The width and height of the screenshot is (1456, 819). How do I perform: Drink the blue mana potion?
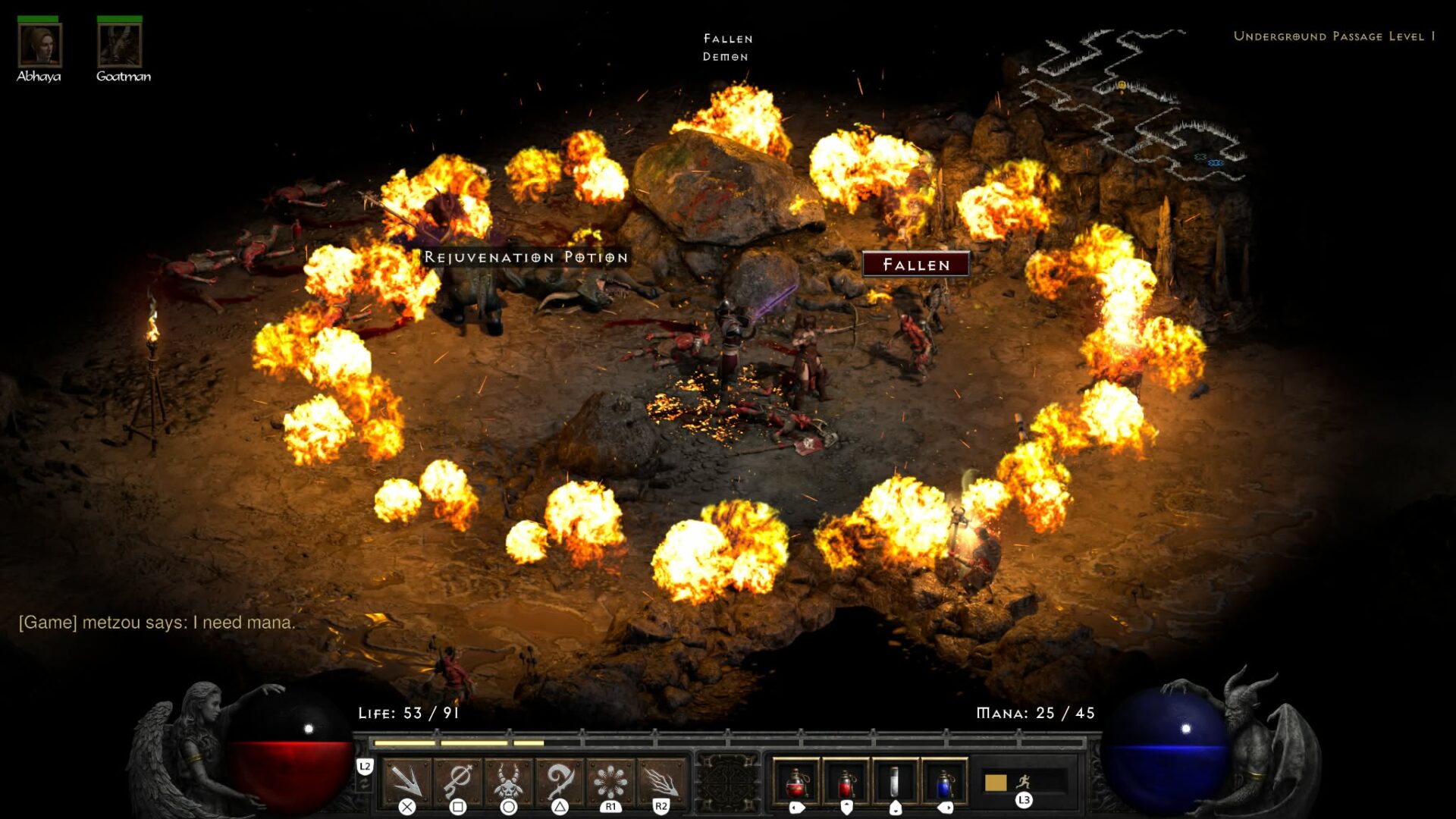(x=945, y=781)
